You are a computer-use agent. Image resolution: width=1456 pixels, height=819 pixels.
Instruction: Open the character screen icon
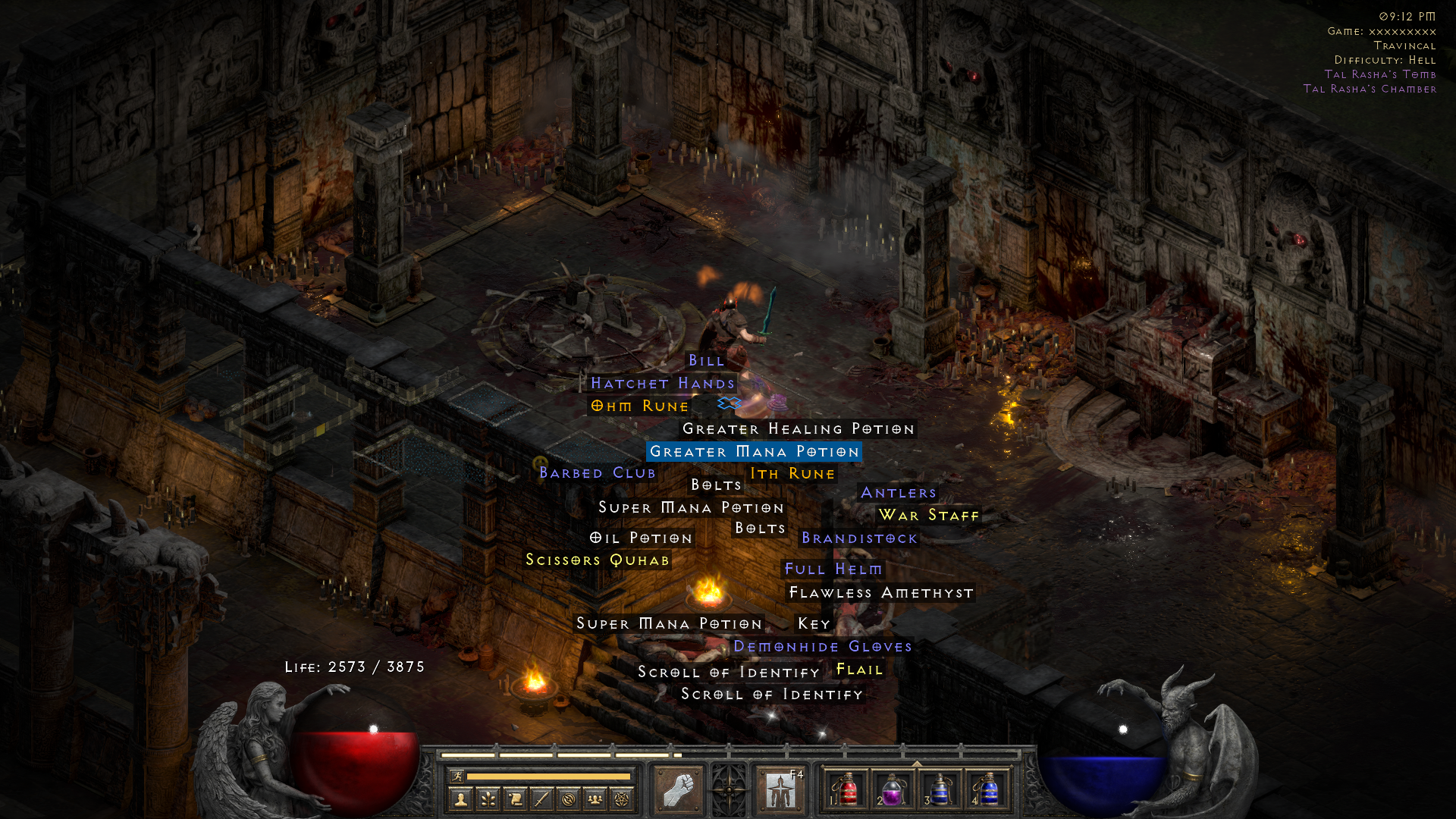[x=461, y=799]
